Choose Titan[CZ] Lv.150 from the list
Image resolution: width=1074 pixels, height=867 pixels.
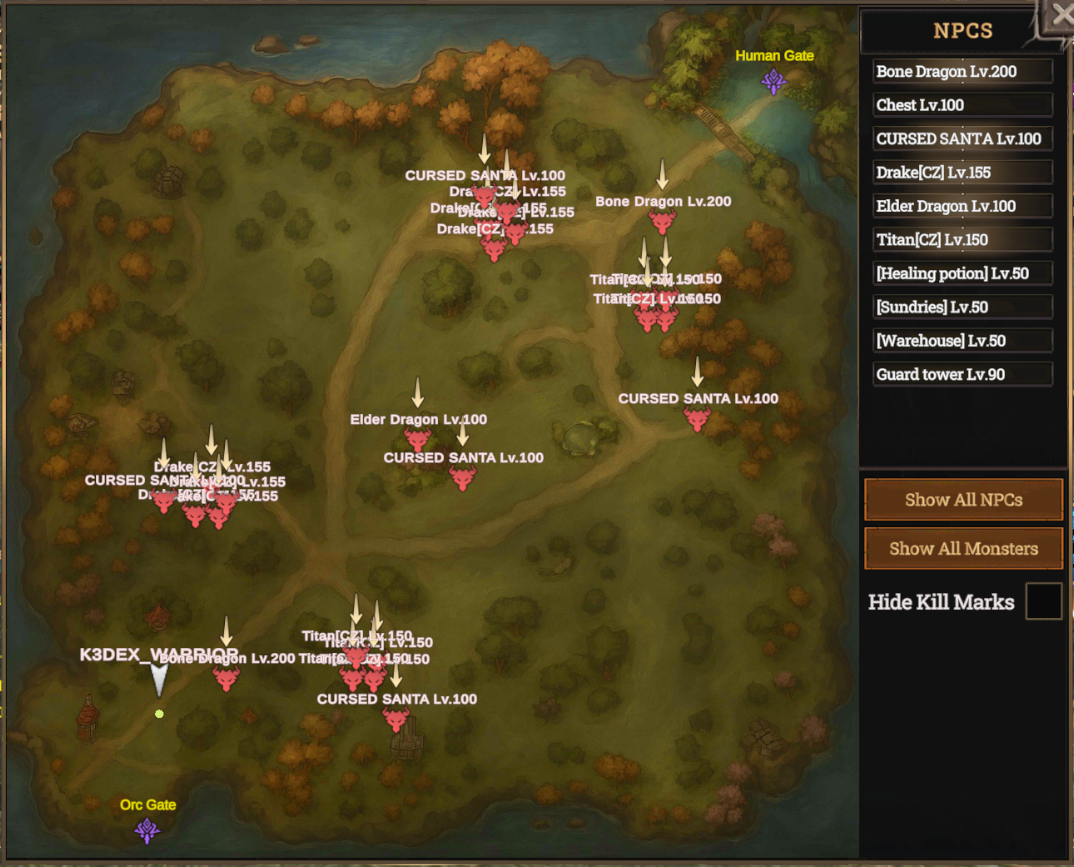pyautogui.click(x=962, y=240)
